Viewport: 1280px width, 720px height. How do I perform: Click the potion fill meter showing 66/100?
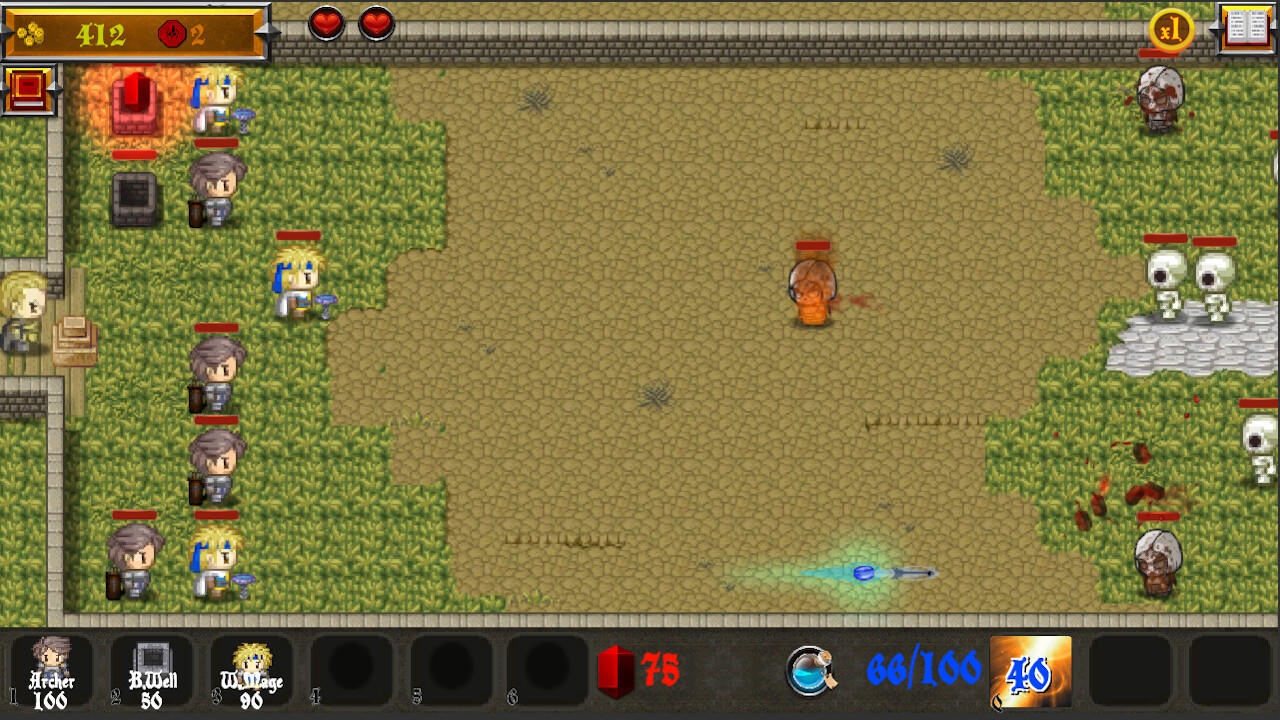(905, 670)
